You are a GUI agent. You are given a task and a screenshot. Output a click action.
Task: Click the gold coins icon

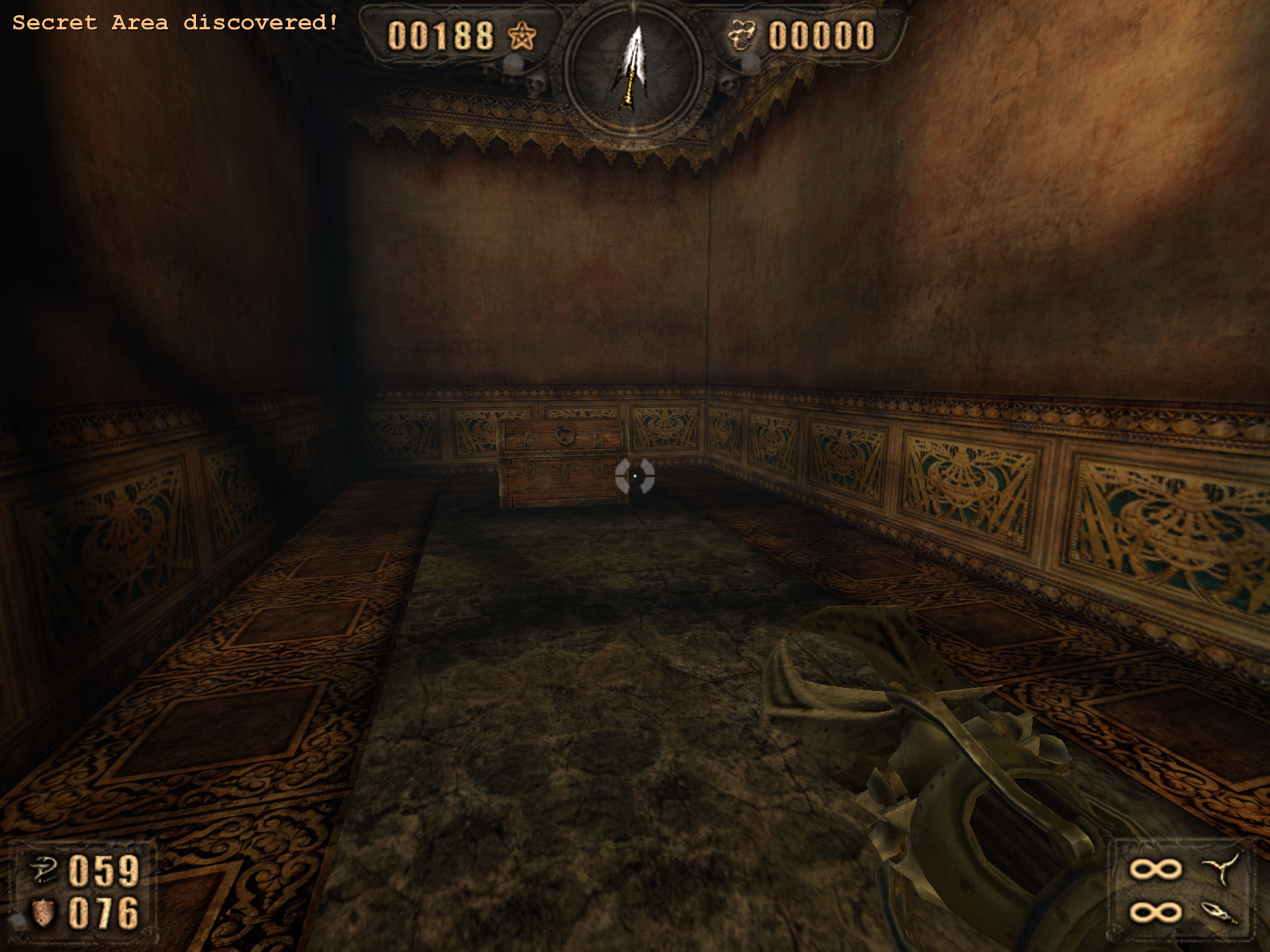(x=743, y=36)
